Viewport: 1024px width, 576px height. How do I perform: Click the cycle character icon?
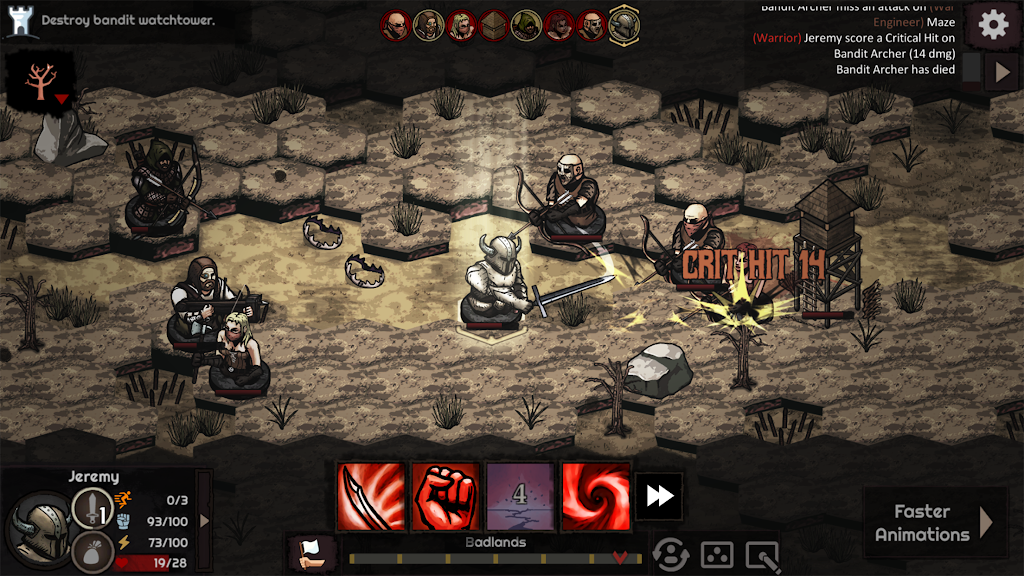point(670,554)
